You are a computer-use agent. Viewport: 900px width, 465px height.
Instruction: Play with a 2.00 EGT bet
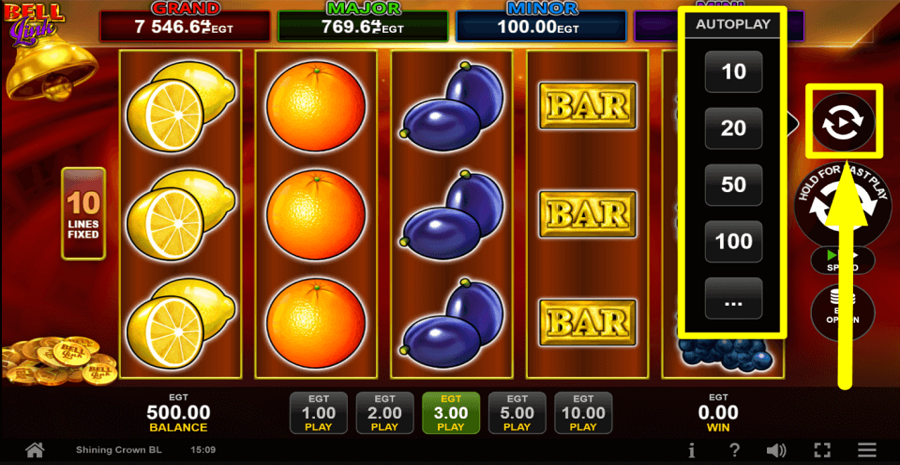pyautogui.click(x=385, y=412)
